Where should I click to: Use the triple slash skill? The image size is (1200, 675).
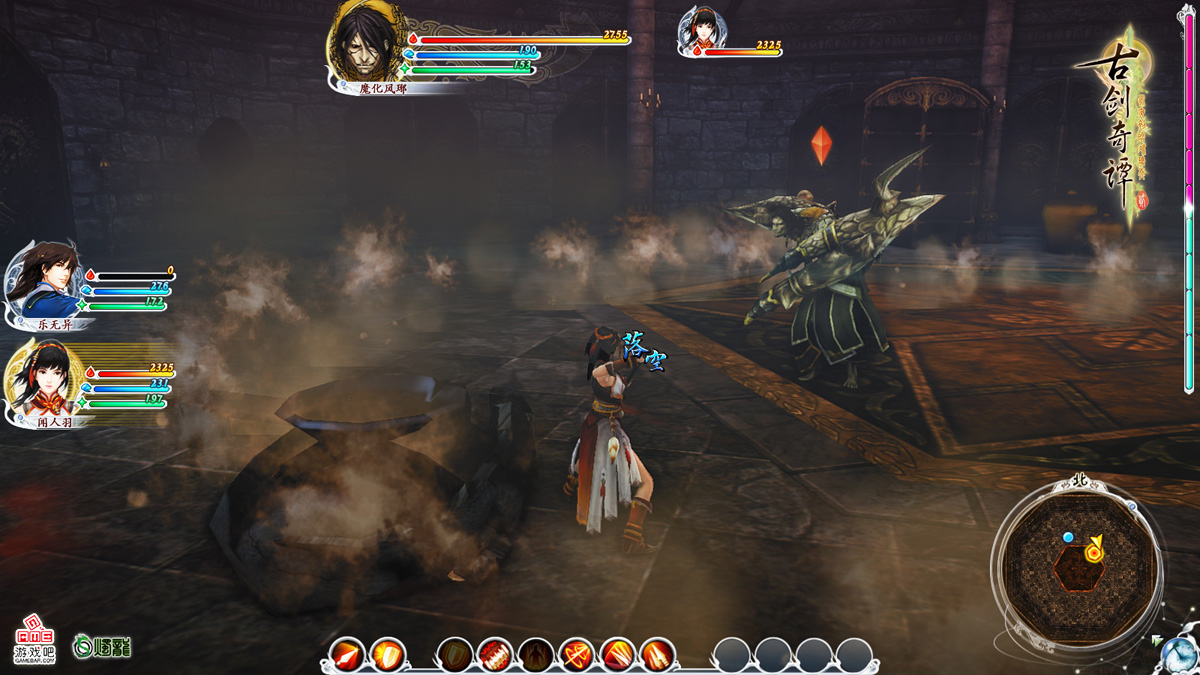point(617,656)
